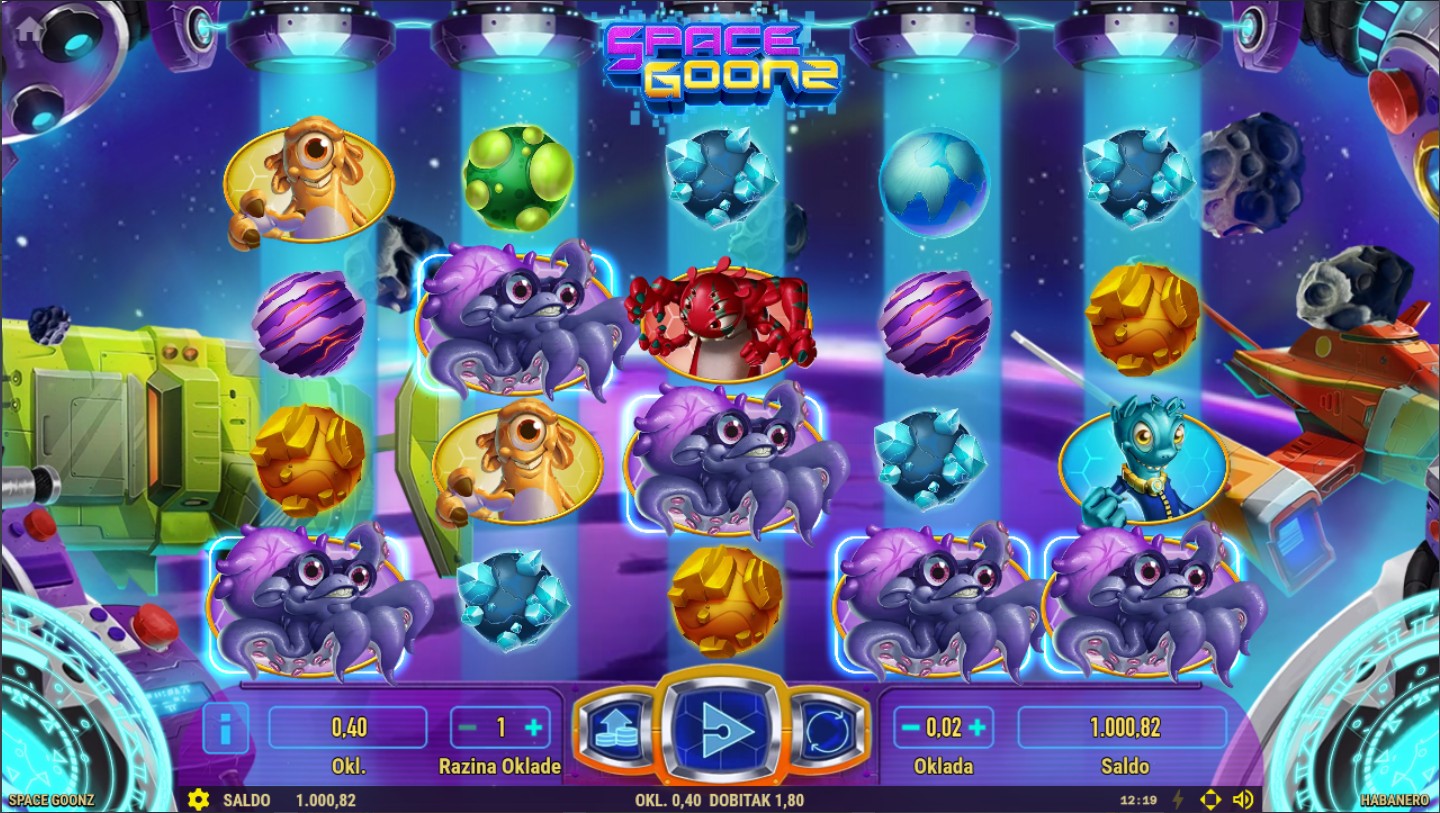Toggle turbo mode with the lightning bolt

[1178, 800]
